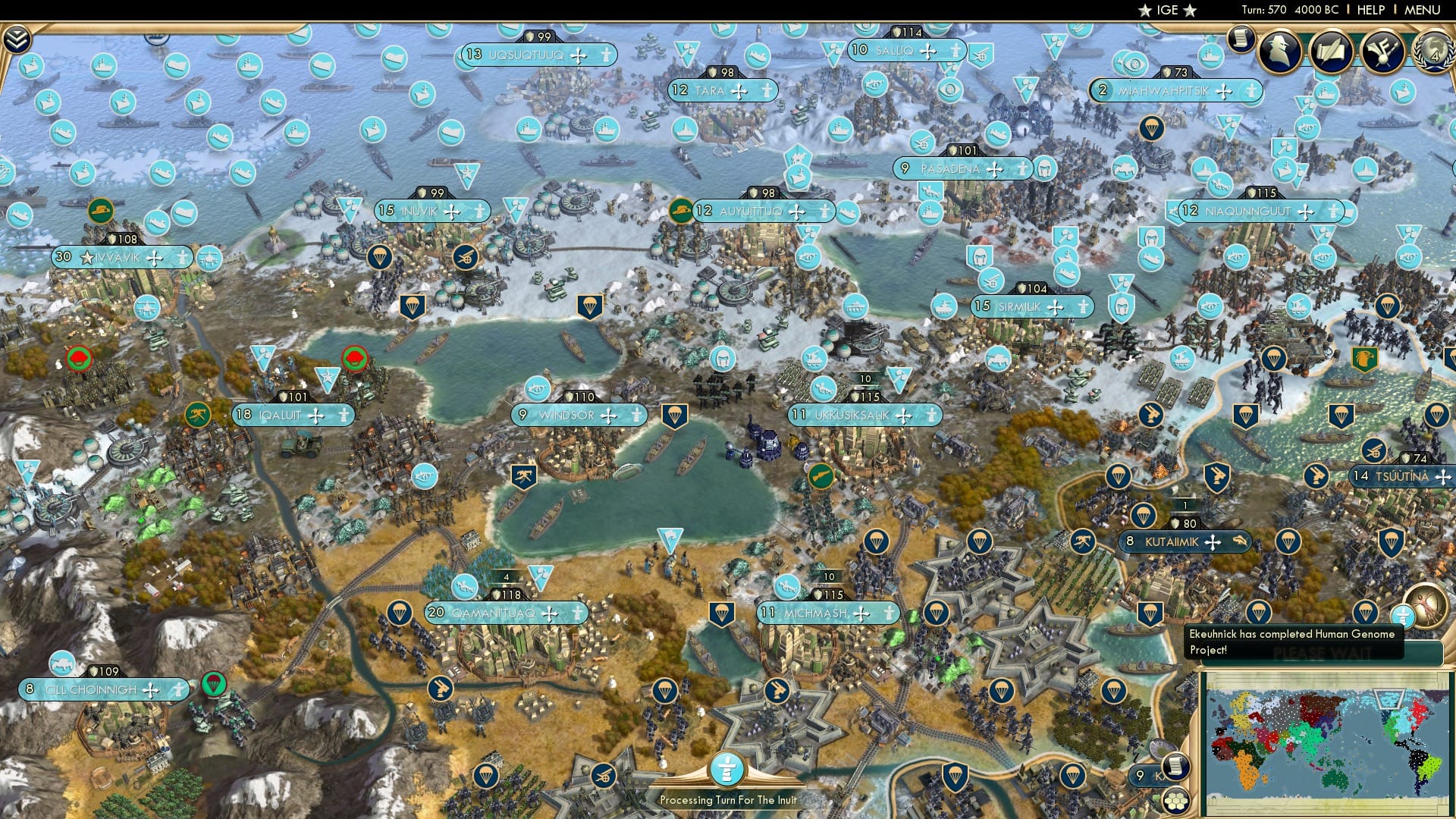
Task: Open the Great Works scroll-and-quill icon
Action: [1332, 52]
